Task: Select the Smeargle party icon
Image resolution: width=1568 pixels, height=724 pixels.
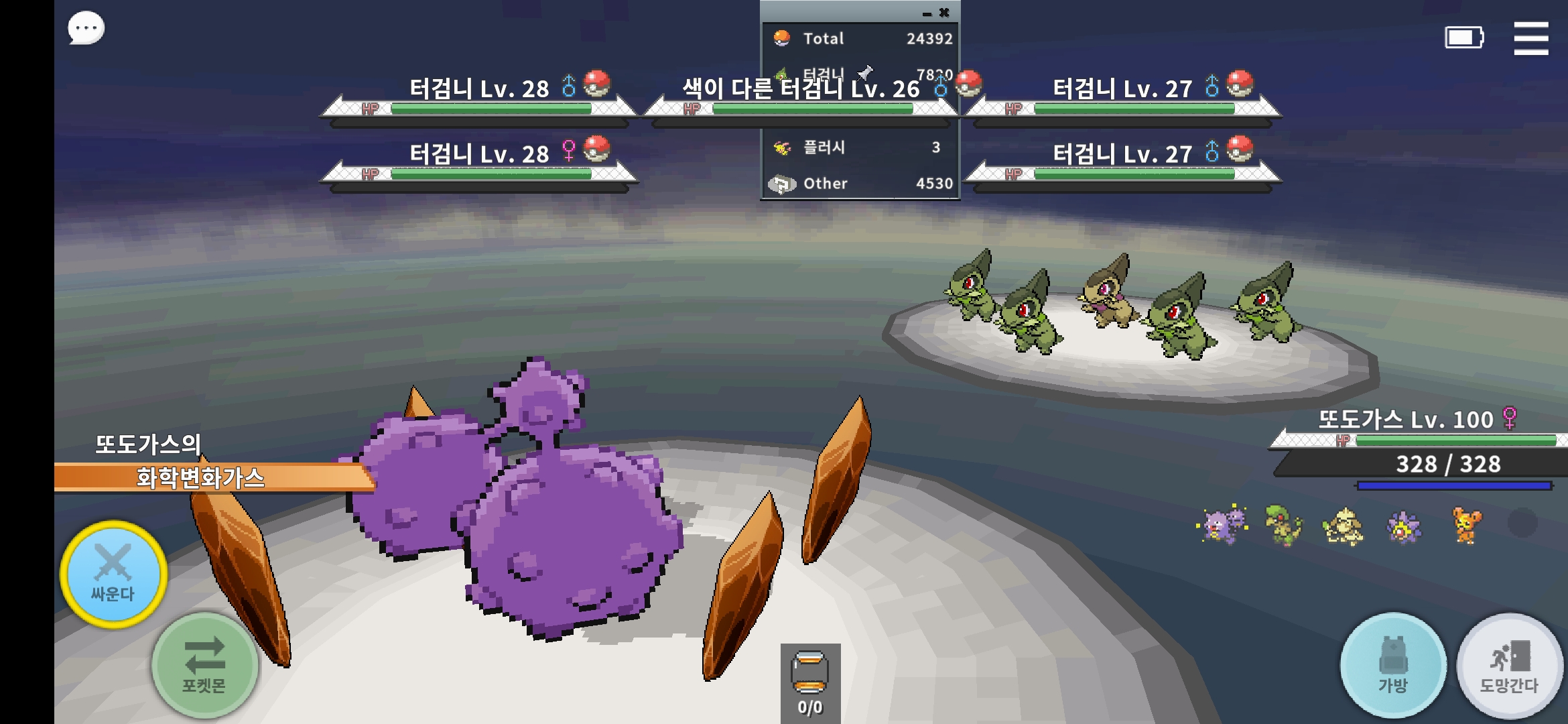Action: 1342,526
